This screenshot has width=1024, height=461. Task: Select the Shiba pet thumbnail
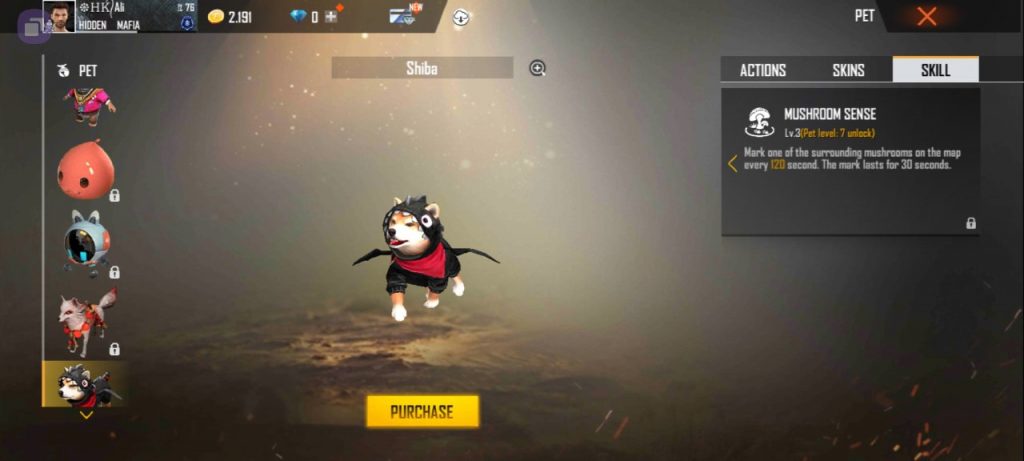point(84,384)
